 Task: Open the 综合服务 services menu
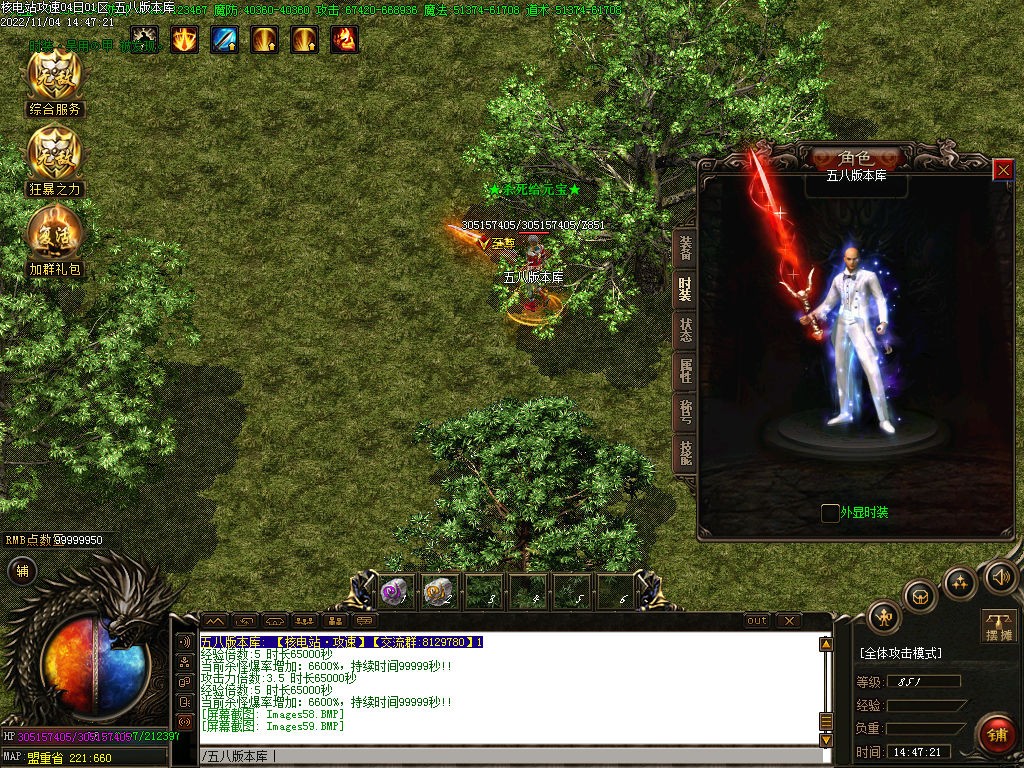pos(54,82)
